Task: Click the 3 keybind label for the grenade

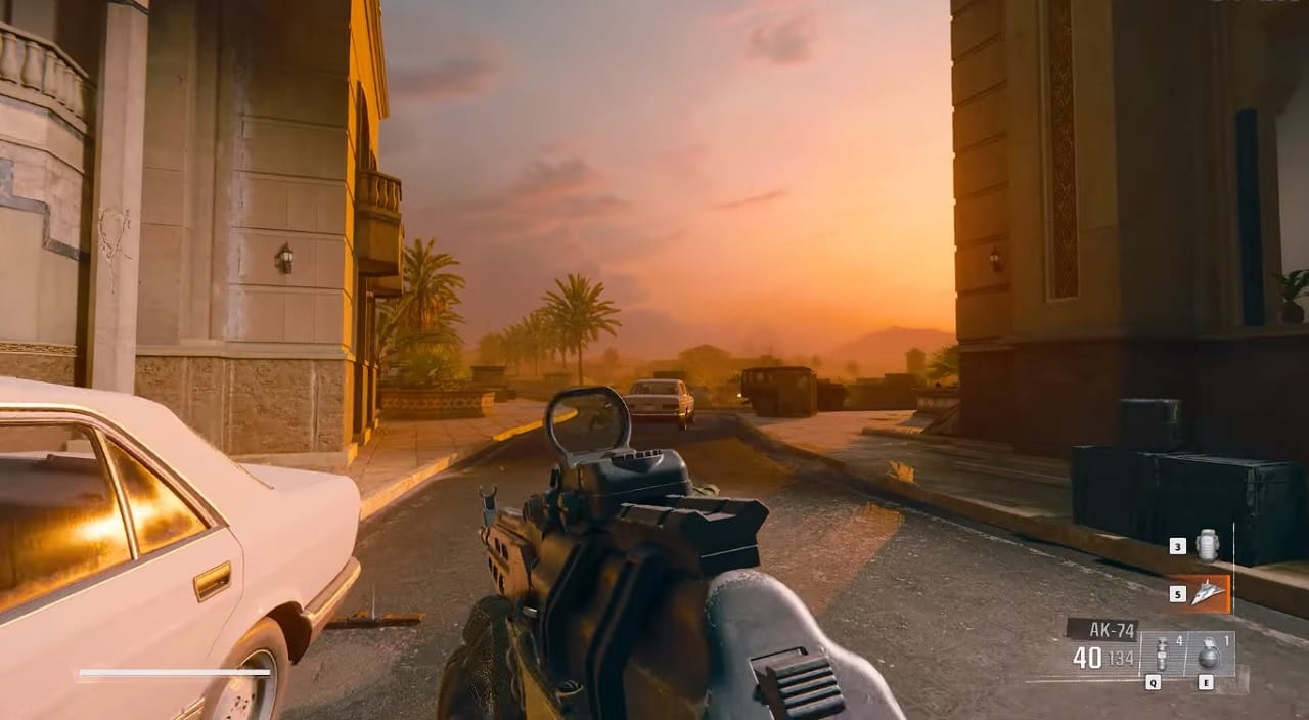Action: [x=1177, y=546]
